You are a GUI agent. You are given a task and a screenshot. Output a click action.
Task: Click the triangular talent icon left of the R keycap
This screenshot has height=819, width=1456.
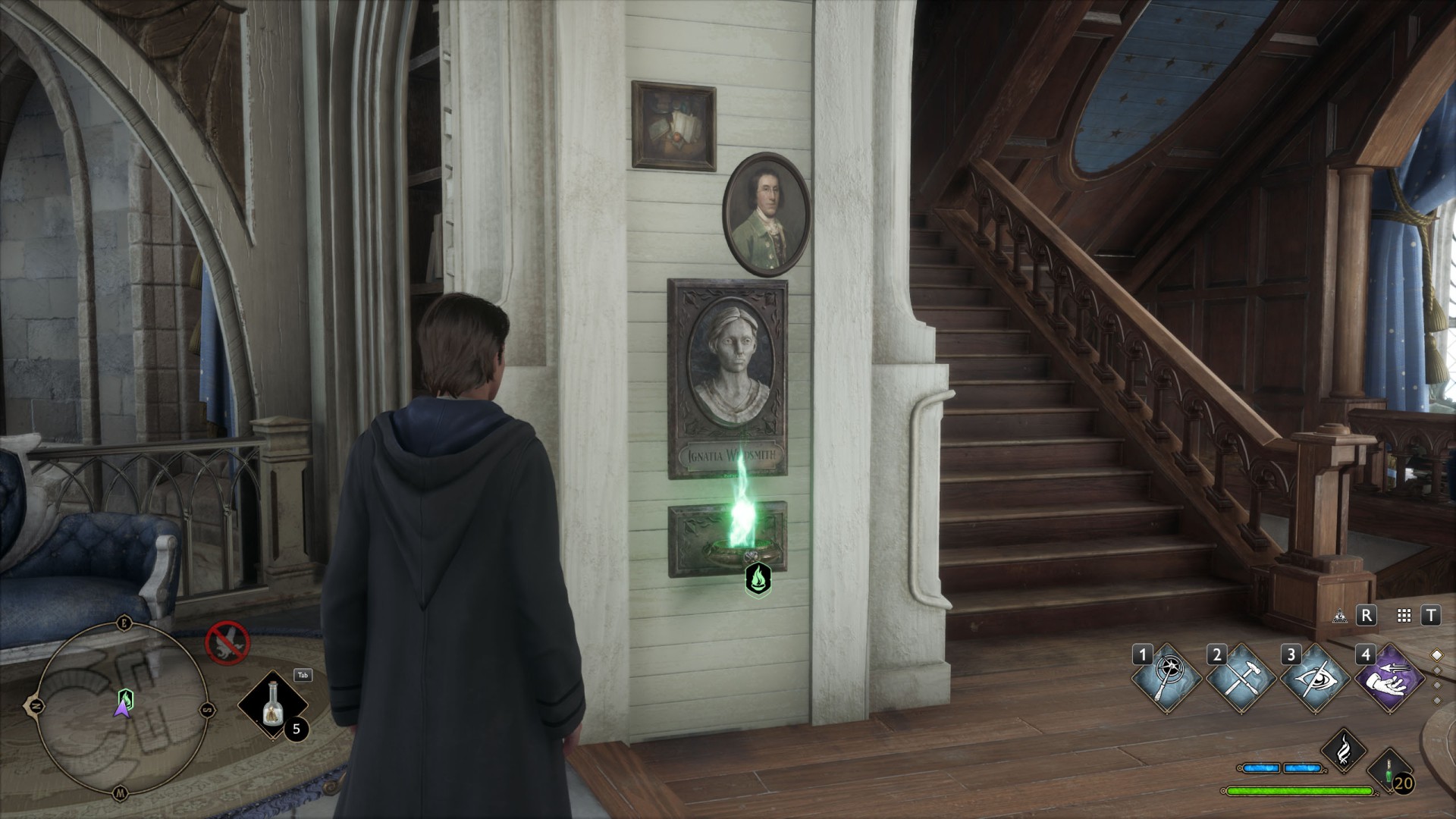point(1340,617)
